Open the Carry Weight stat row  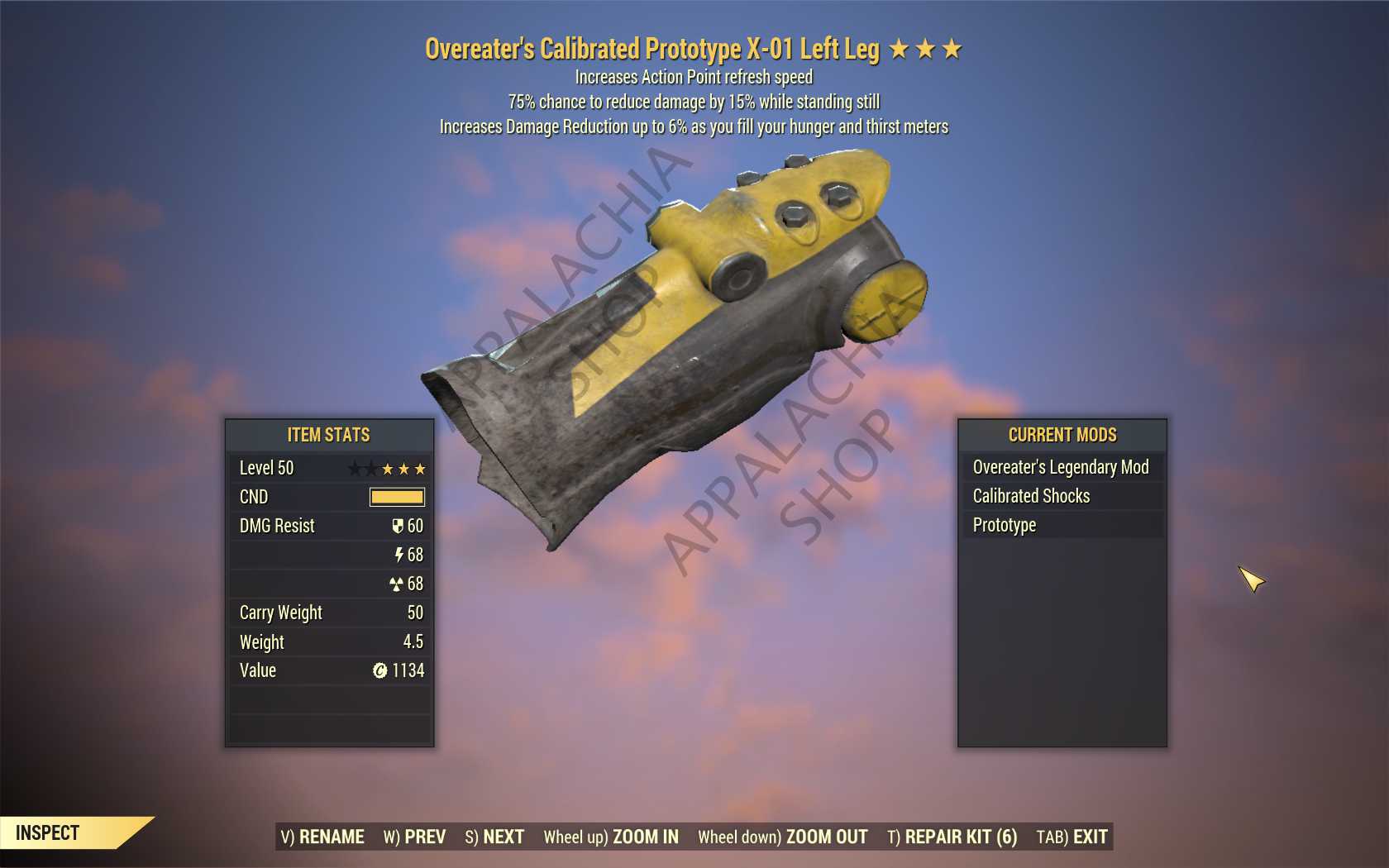pos(329,613)
